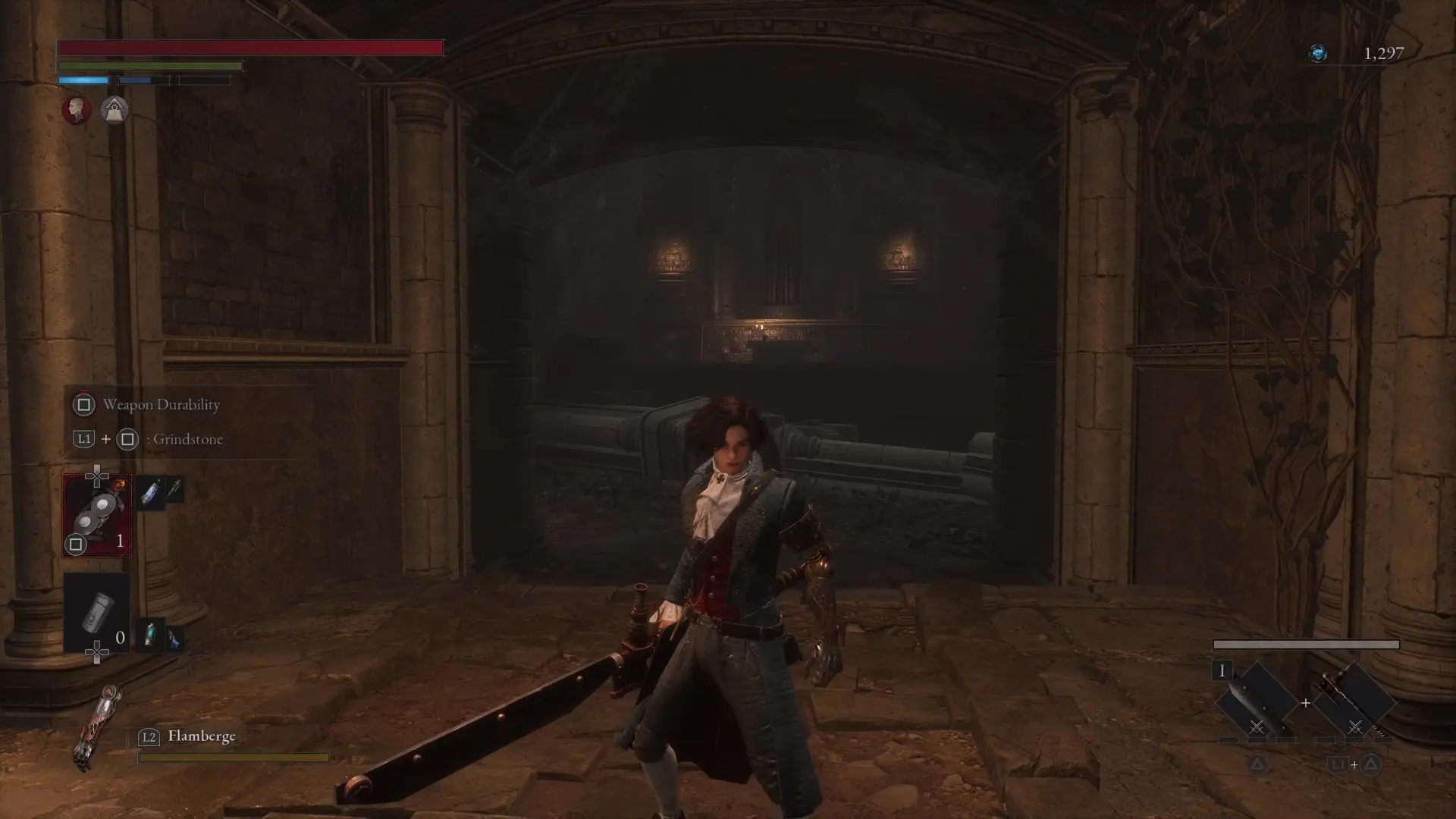Select the empty Pulse Cell slot
The height and width of the screenshot is (819, 1456).
click(97, 613)
